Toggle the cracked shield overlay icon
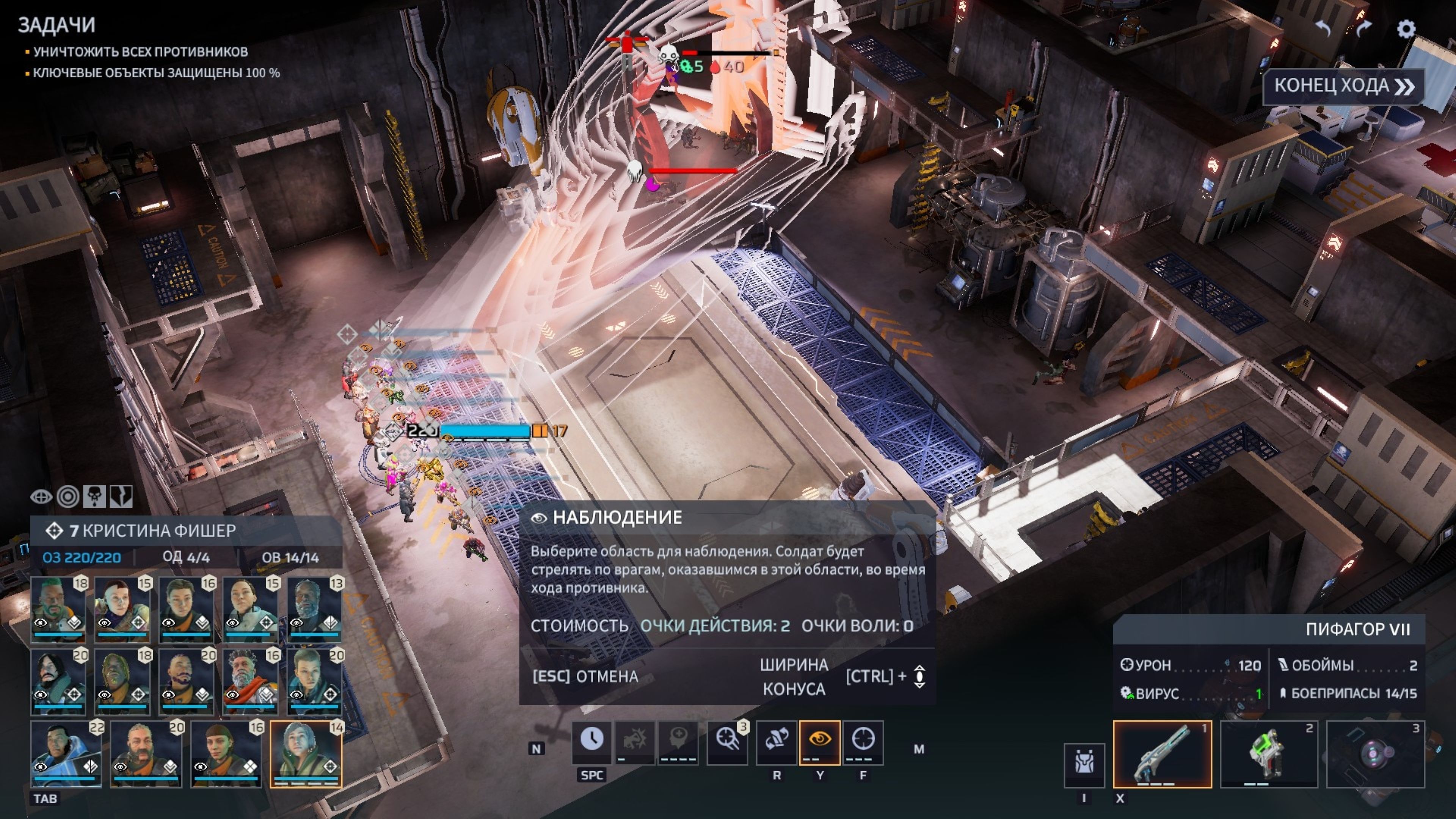Screen dimensions: 1456x819 pyautogui.click(x=121, y=497)
